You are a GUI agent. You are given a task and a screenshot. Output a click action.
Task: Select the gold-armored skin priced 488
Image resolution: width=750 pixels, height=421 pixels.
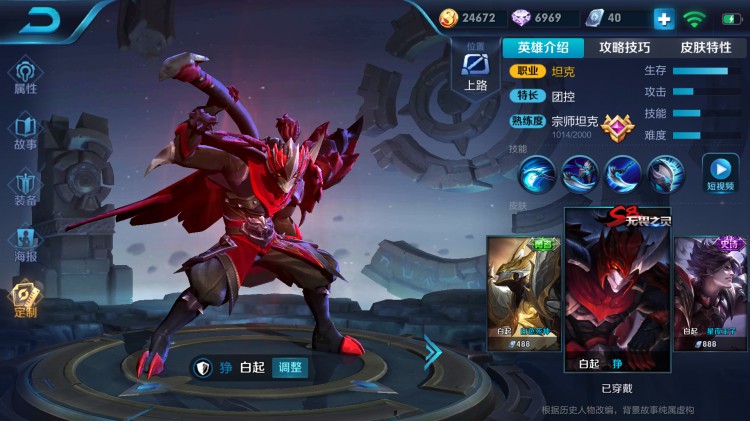[523, 293]
